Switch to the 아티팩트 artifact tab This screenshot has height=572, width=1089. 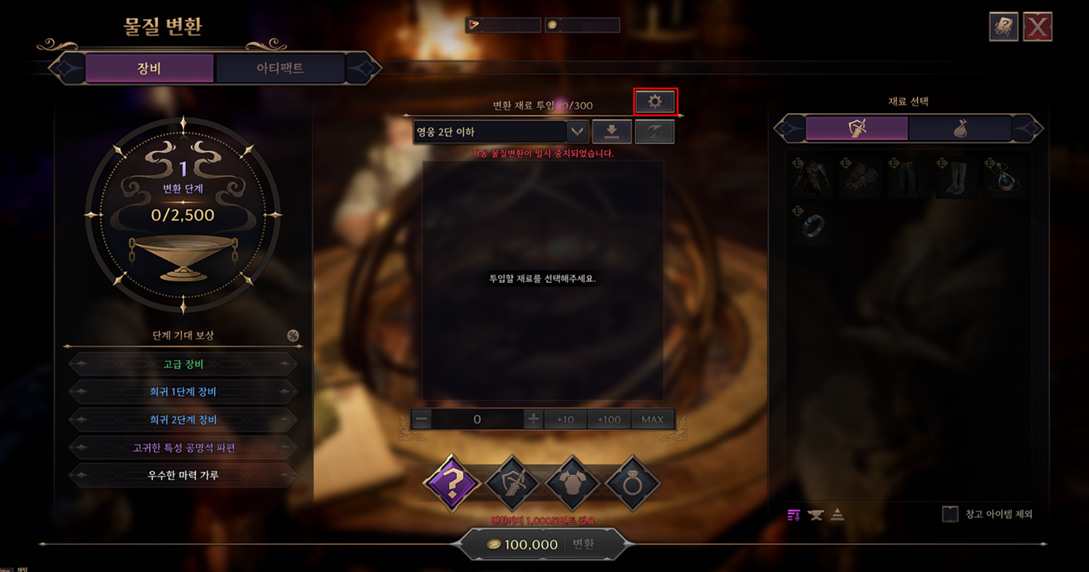click(x=280, y=68)
